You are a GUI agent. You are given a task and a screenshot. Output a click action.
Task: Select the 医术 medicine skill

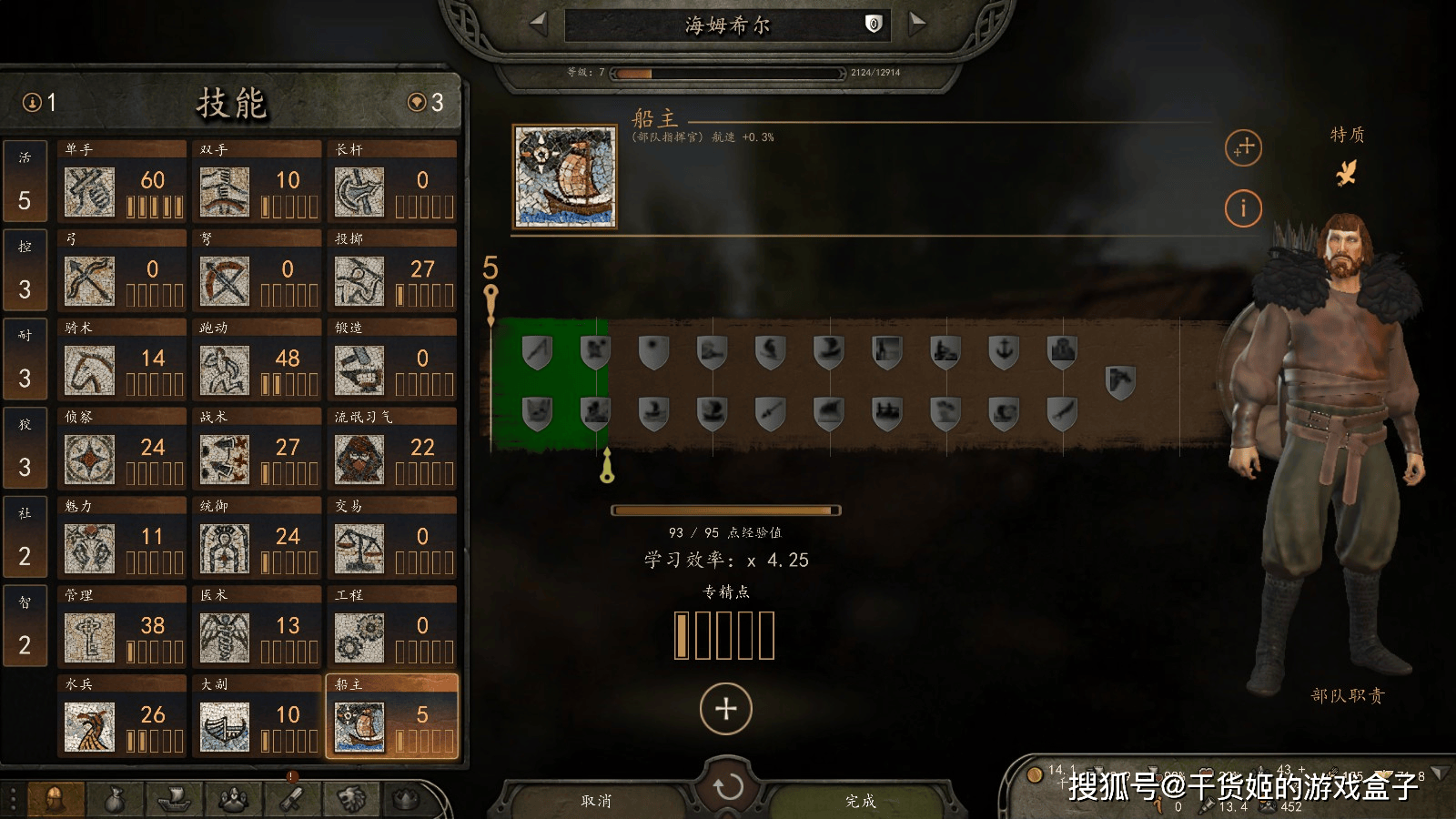point(257,628)
